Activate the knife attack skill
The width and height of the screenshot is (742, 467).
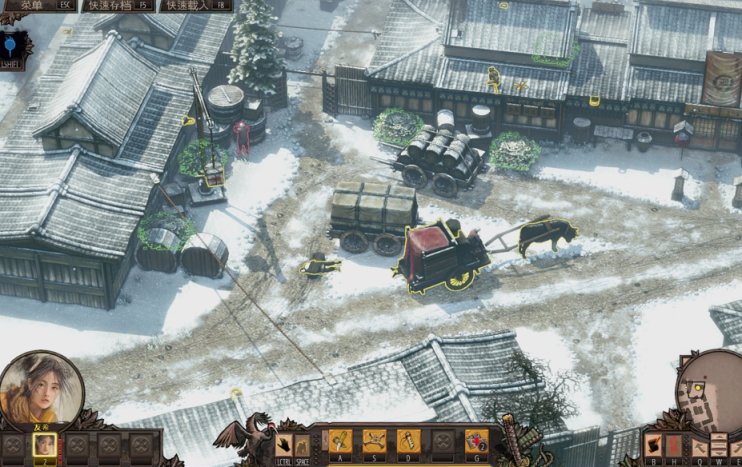pyautogui.click(x=340, y=440)
